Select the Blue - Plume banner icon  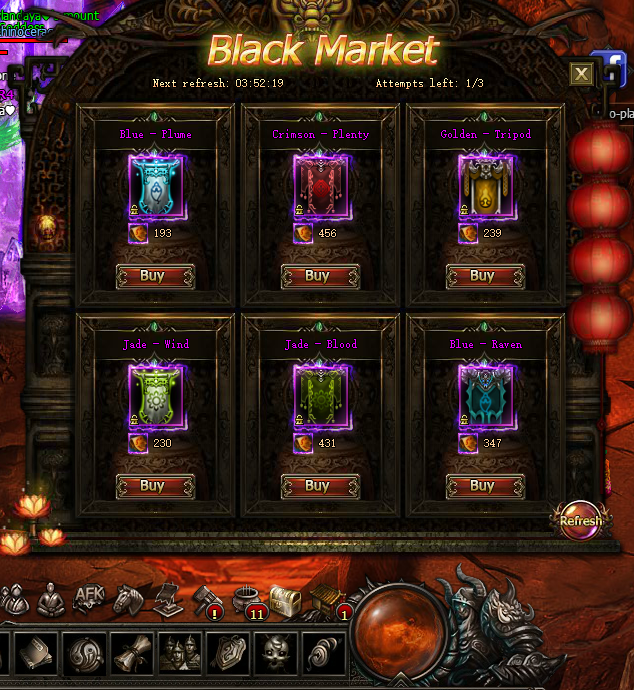(x=156, y=185)
